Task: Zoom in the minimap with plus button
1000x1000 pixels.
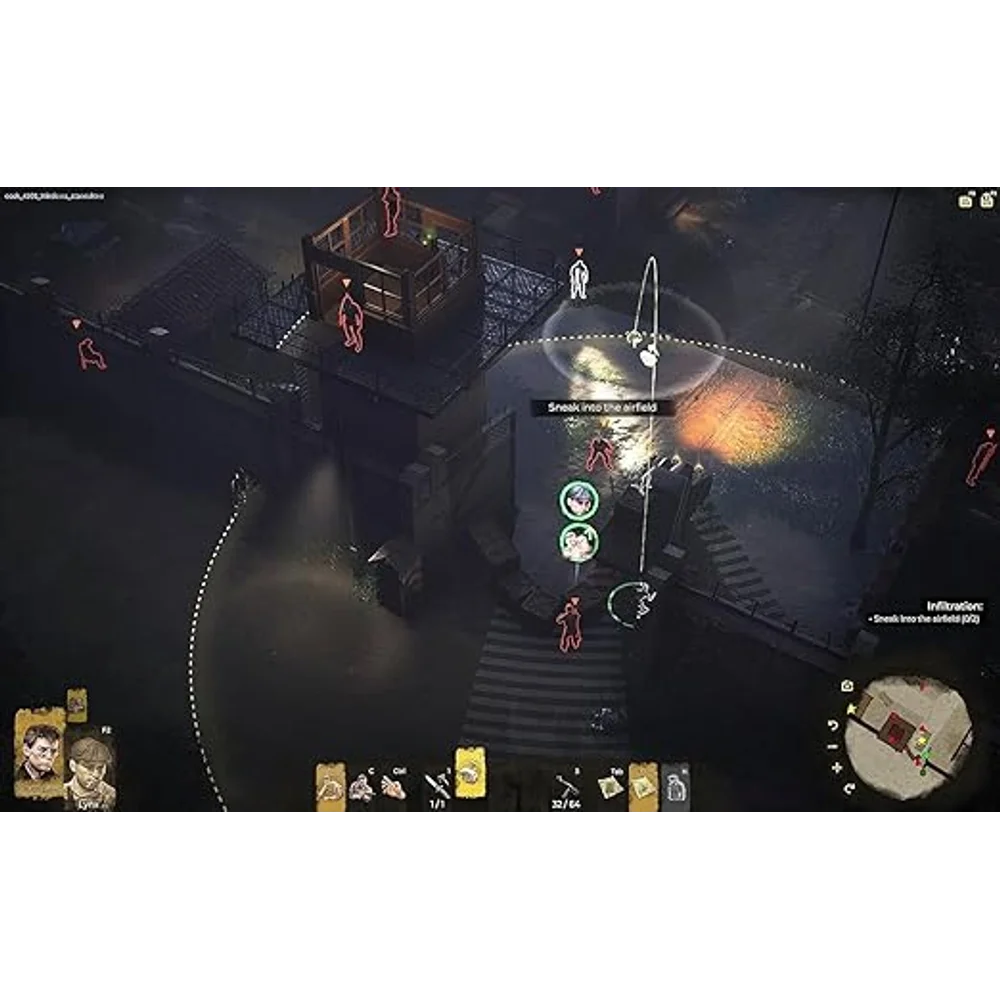Action: pos(837,768)
